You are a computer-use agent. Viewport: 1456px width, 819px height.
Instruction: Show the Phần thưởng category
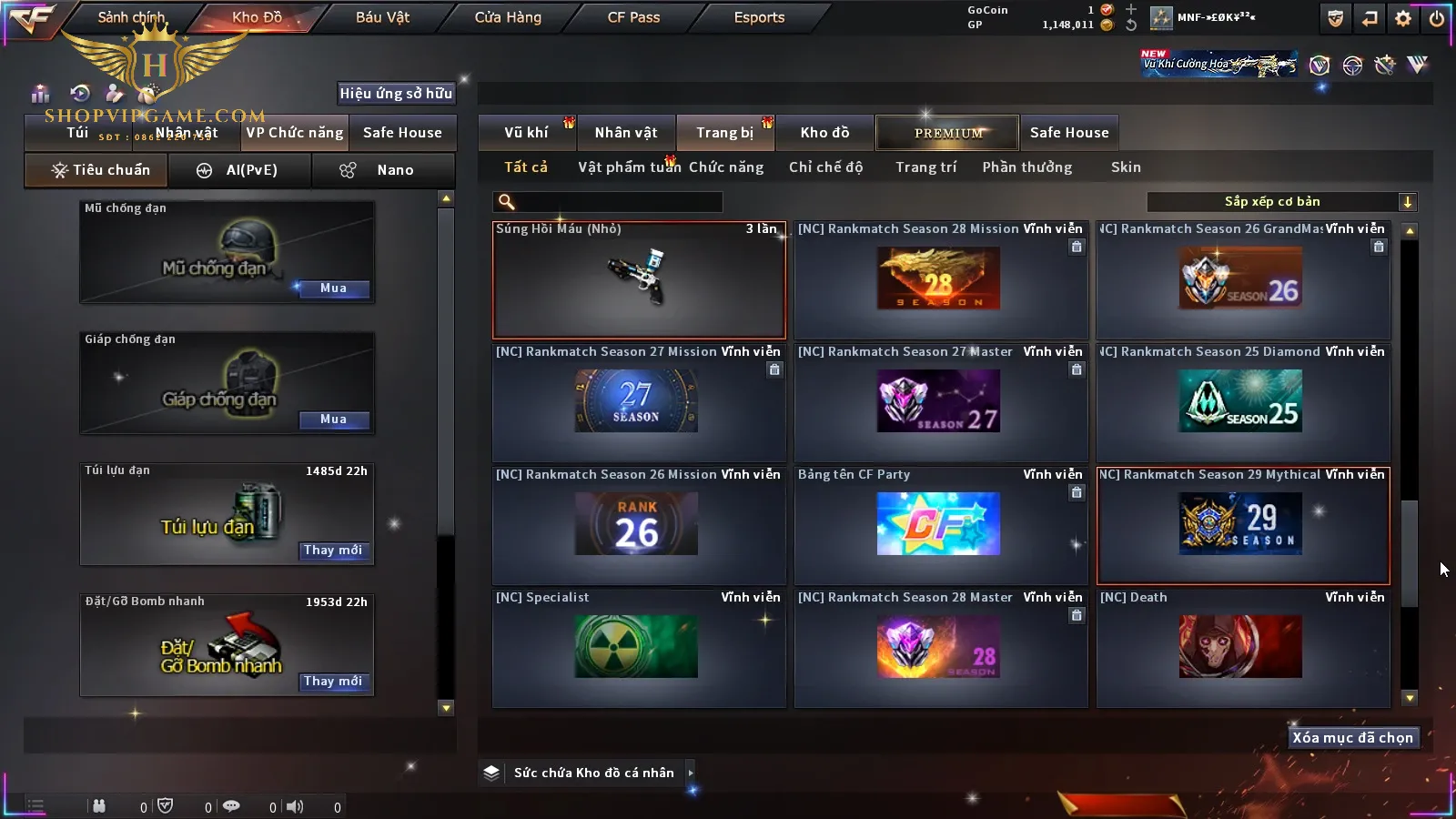tap(1026, 167)
